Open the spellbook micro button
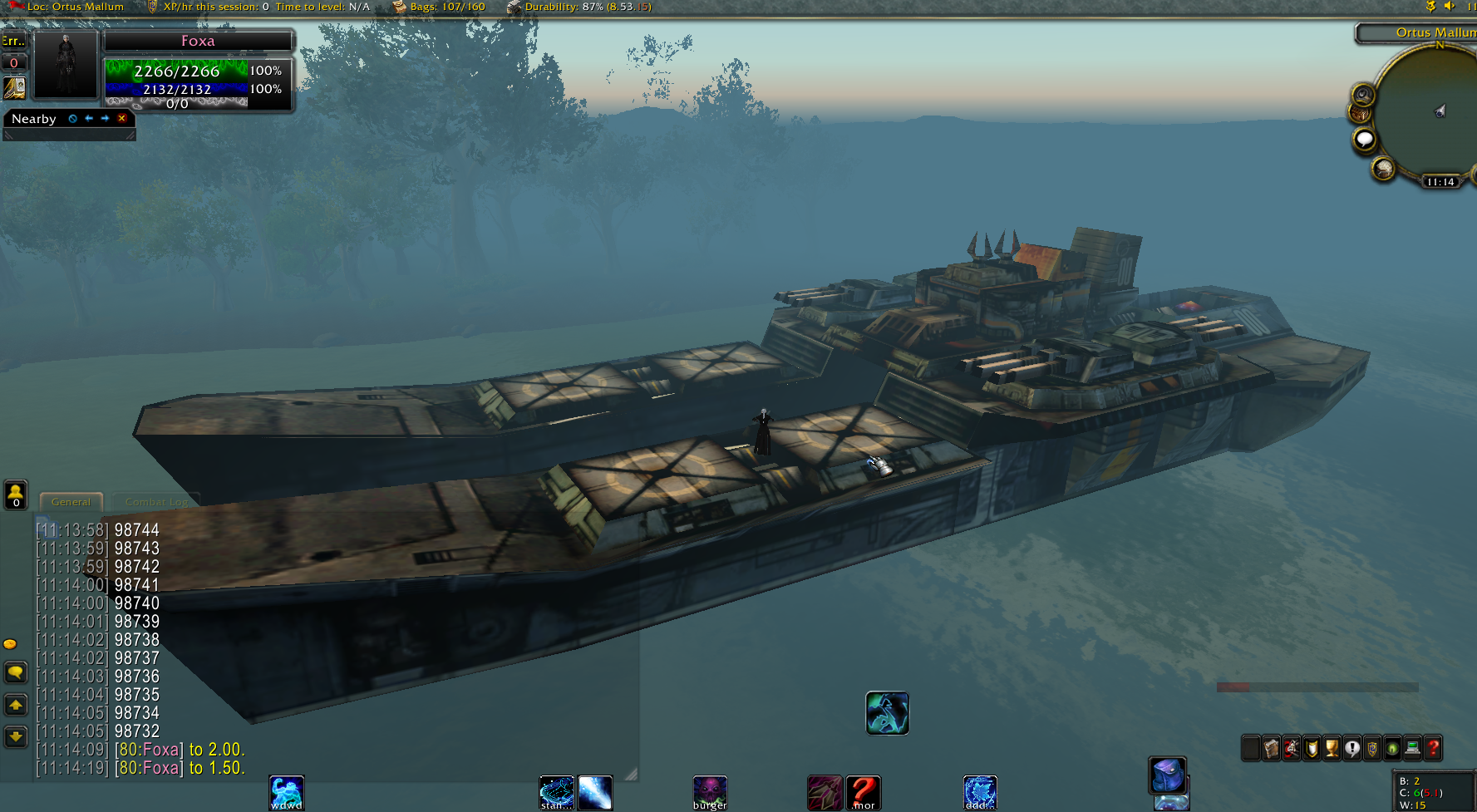 (1271, 749)
